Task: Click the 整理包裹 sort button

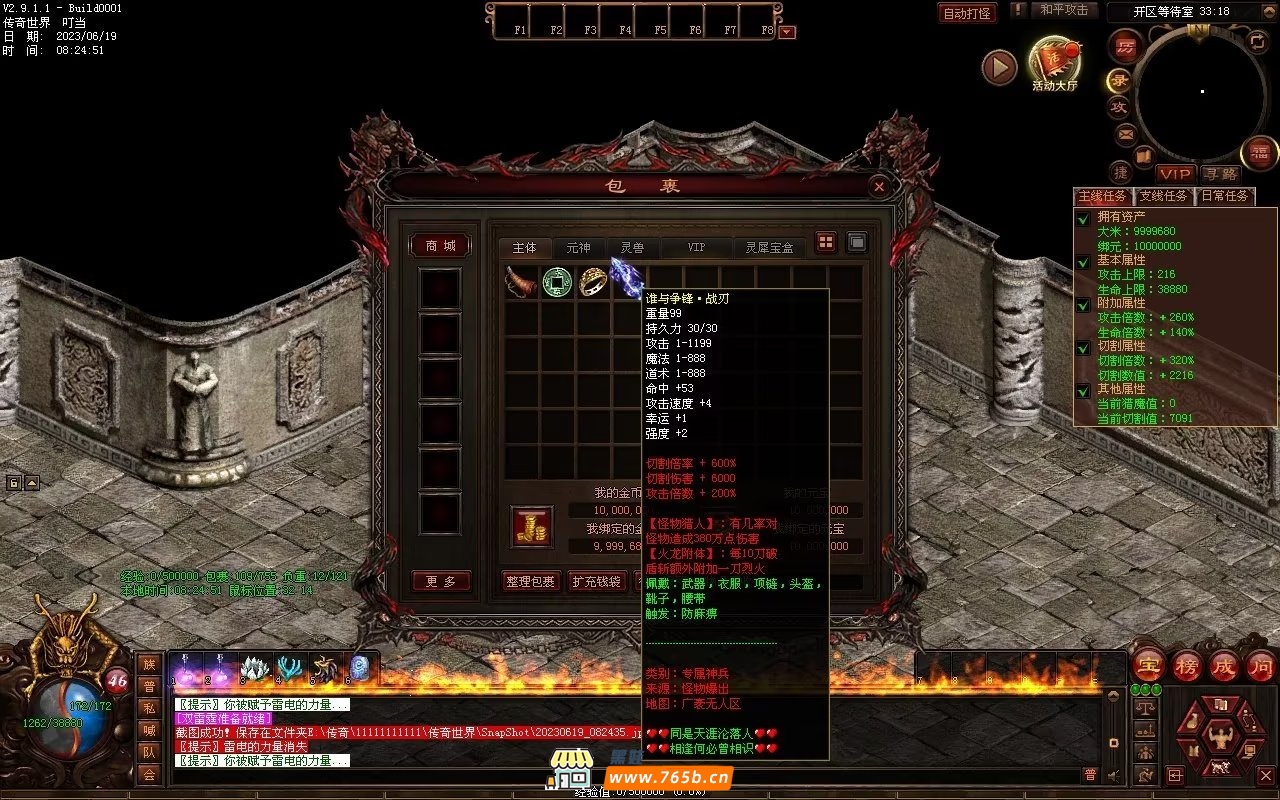Action: click(x=530, y=581)
